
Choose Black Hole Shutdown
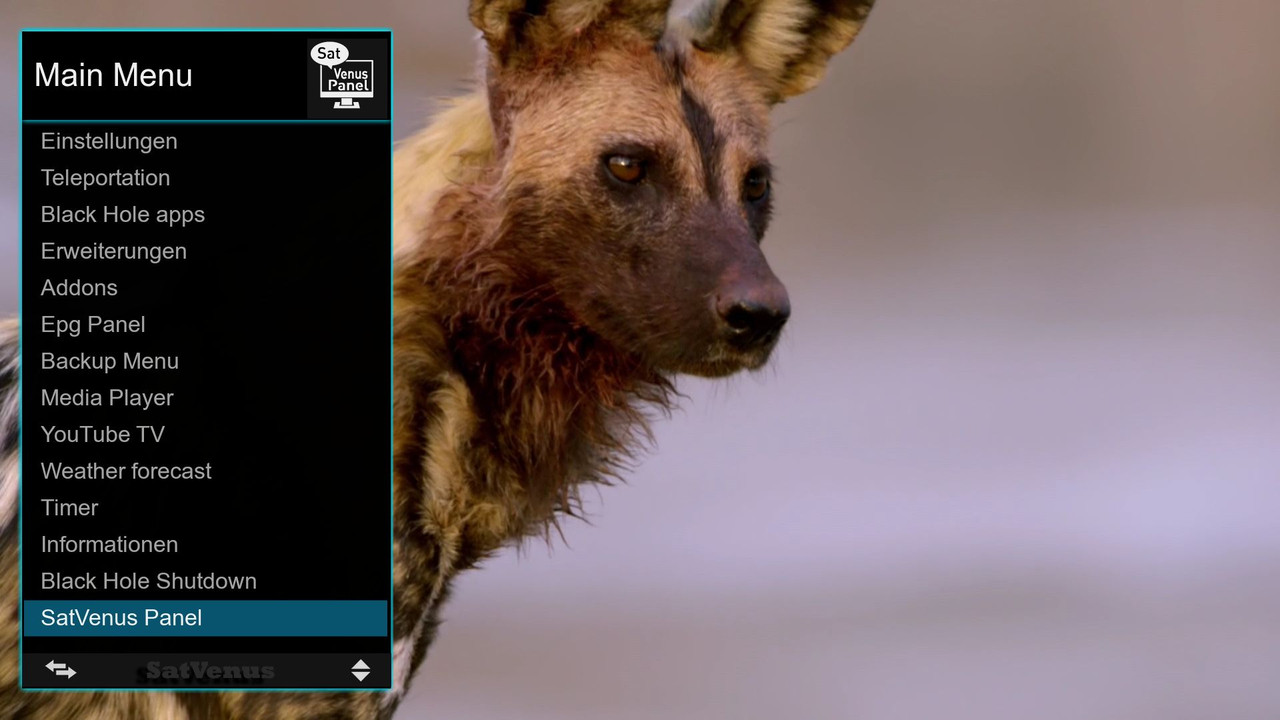click(148, 581)
